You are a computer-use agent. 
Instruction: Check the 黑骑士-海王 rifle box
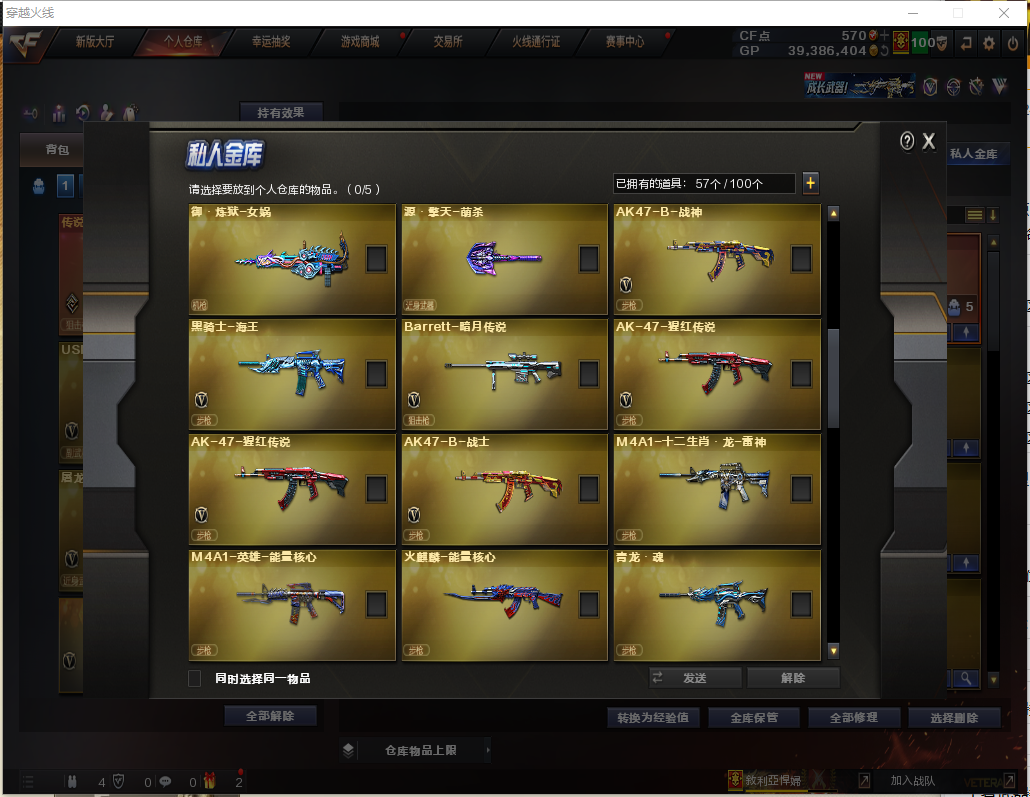pyautogui.click(x=376, y=374)
